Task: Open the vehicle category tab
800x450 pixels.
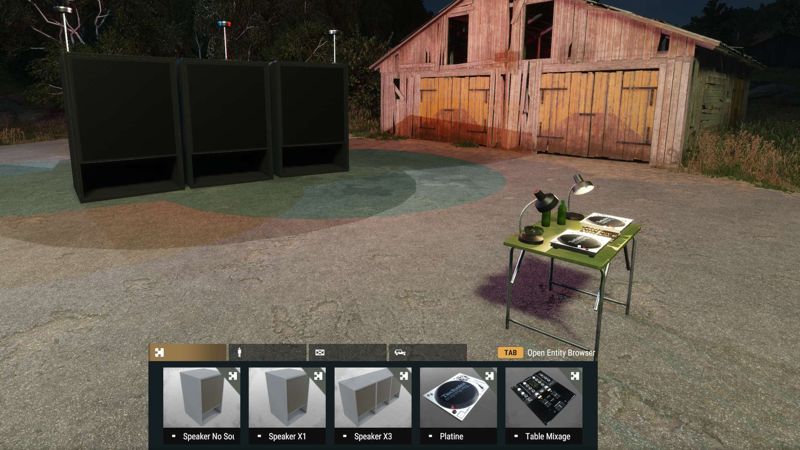Action: pos(427,352)
